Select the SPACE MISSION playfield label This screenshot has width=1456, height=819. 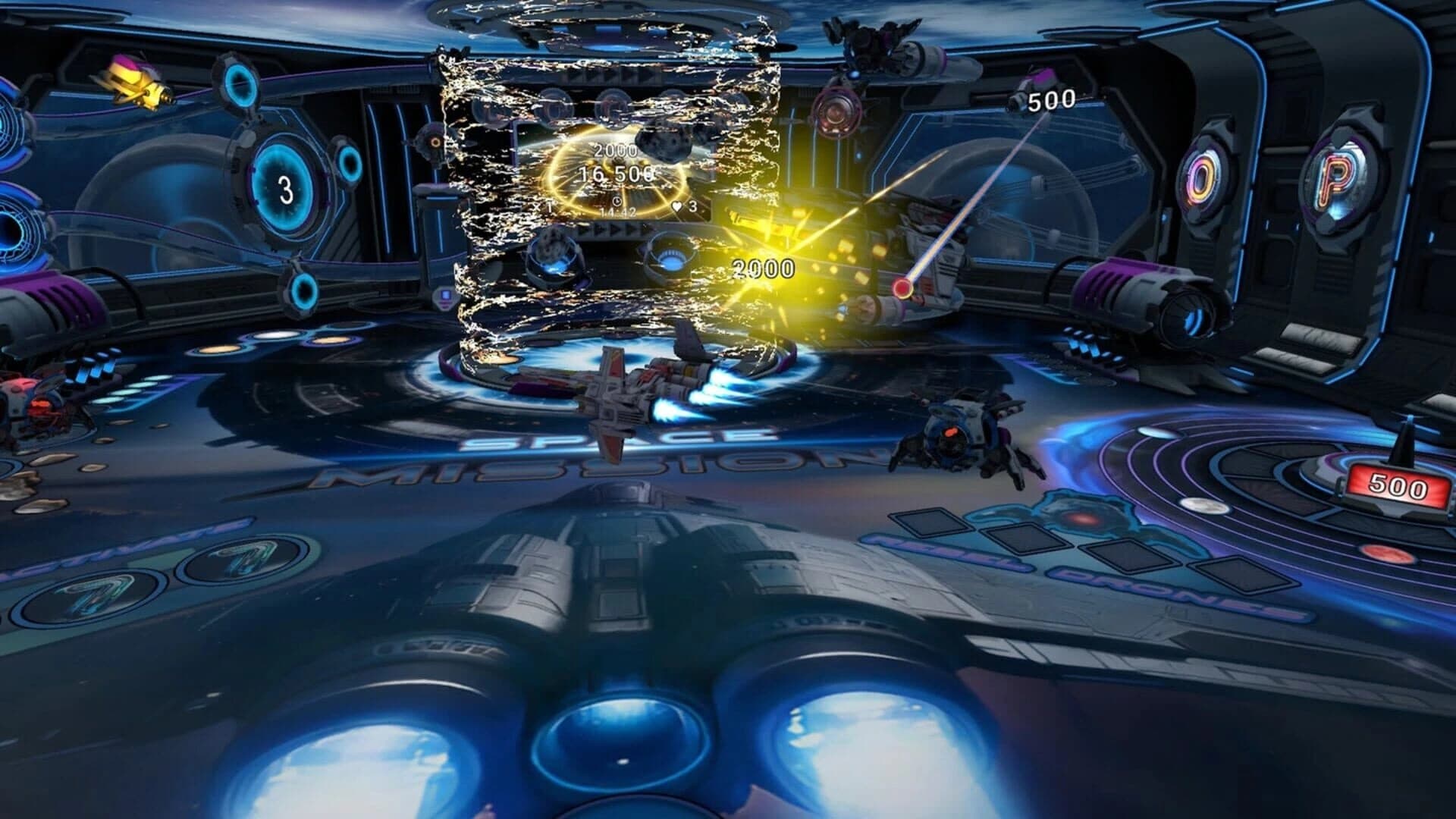(607, 451)
